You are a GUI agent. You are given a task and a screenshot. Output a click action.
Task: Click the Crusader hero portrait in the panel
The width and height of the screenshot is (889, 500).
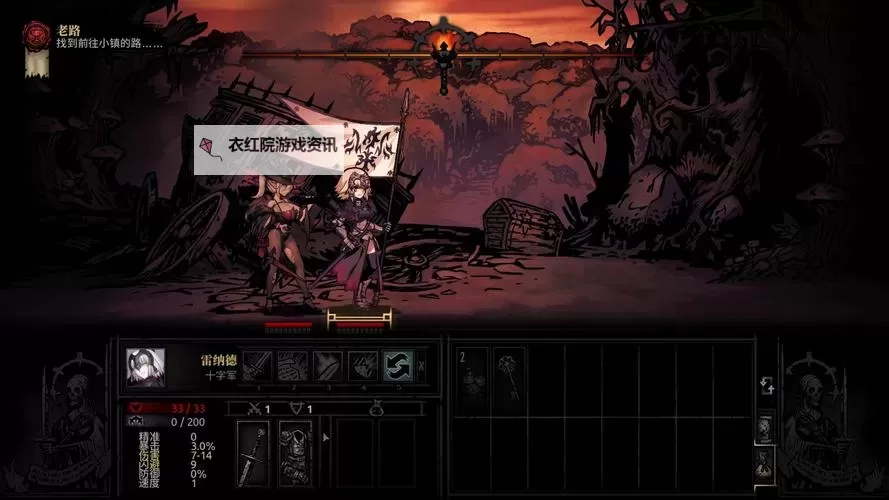click(x=146, y=366)
